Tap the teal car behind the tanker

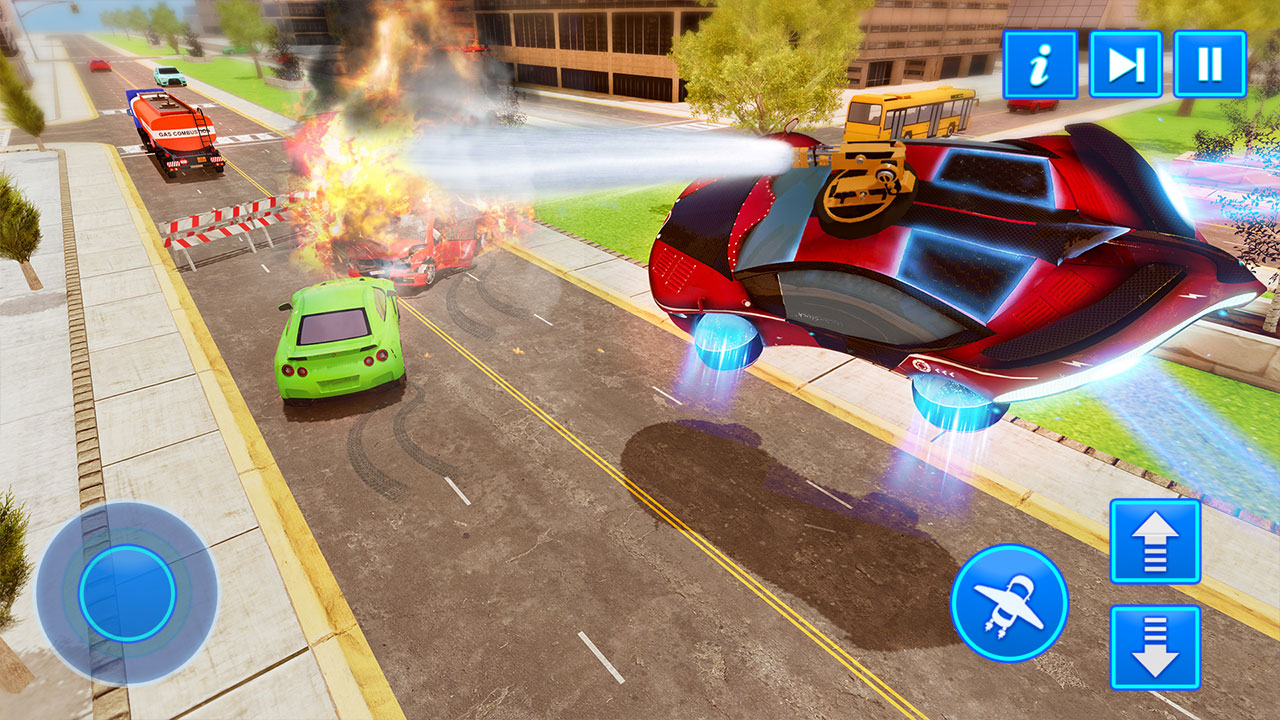(168, 75)
